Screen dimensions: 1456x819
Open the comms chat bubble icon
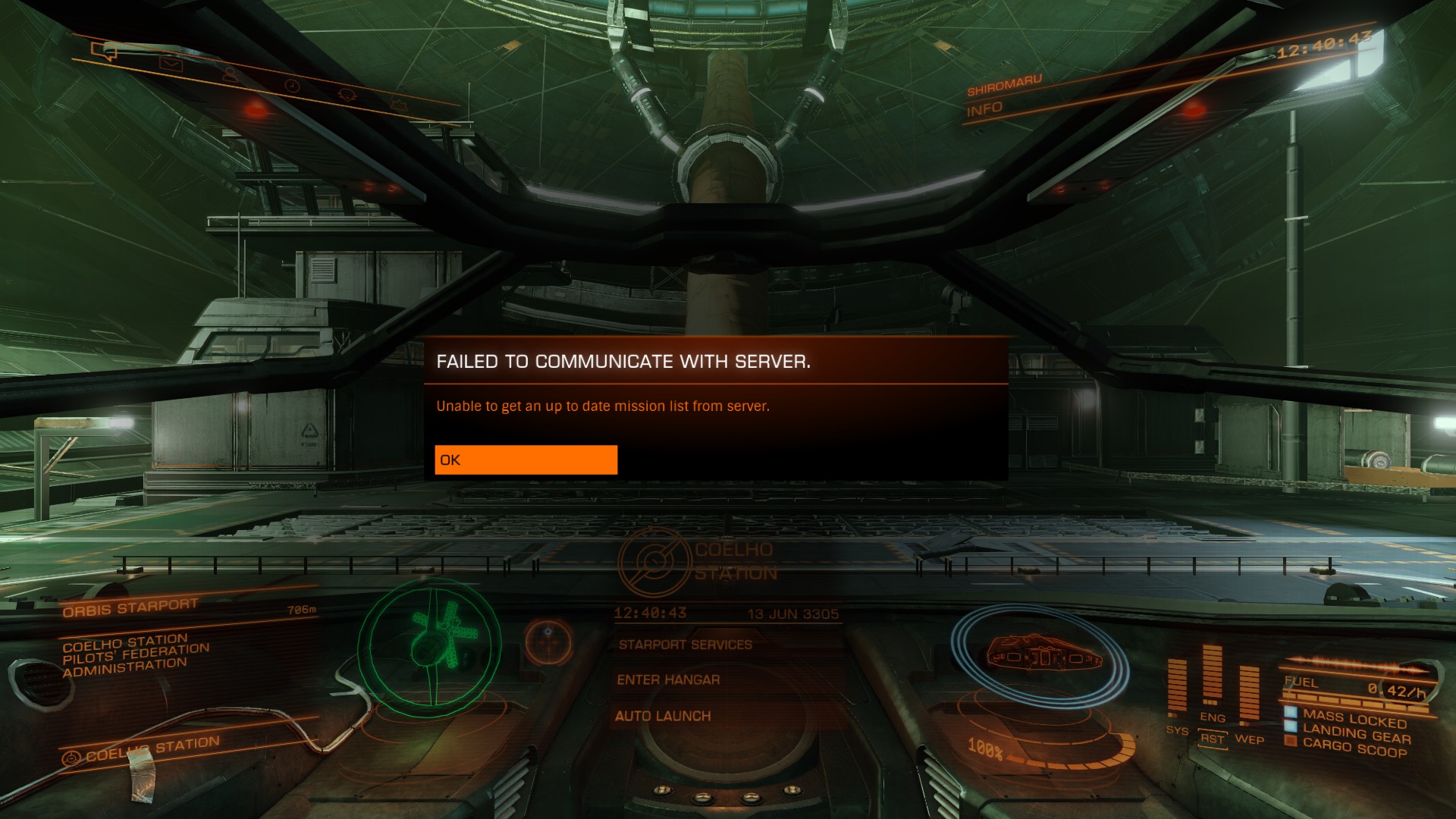point(105,52)
